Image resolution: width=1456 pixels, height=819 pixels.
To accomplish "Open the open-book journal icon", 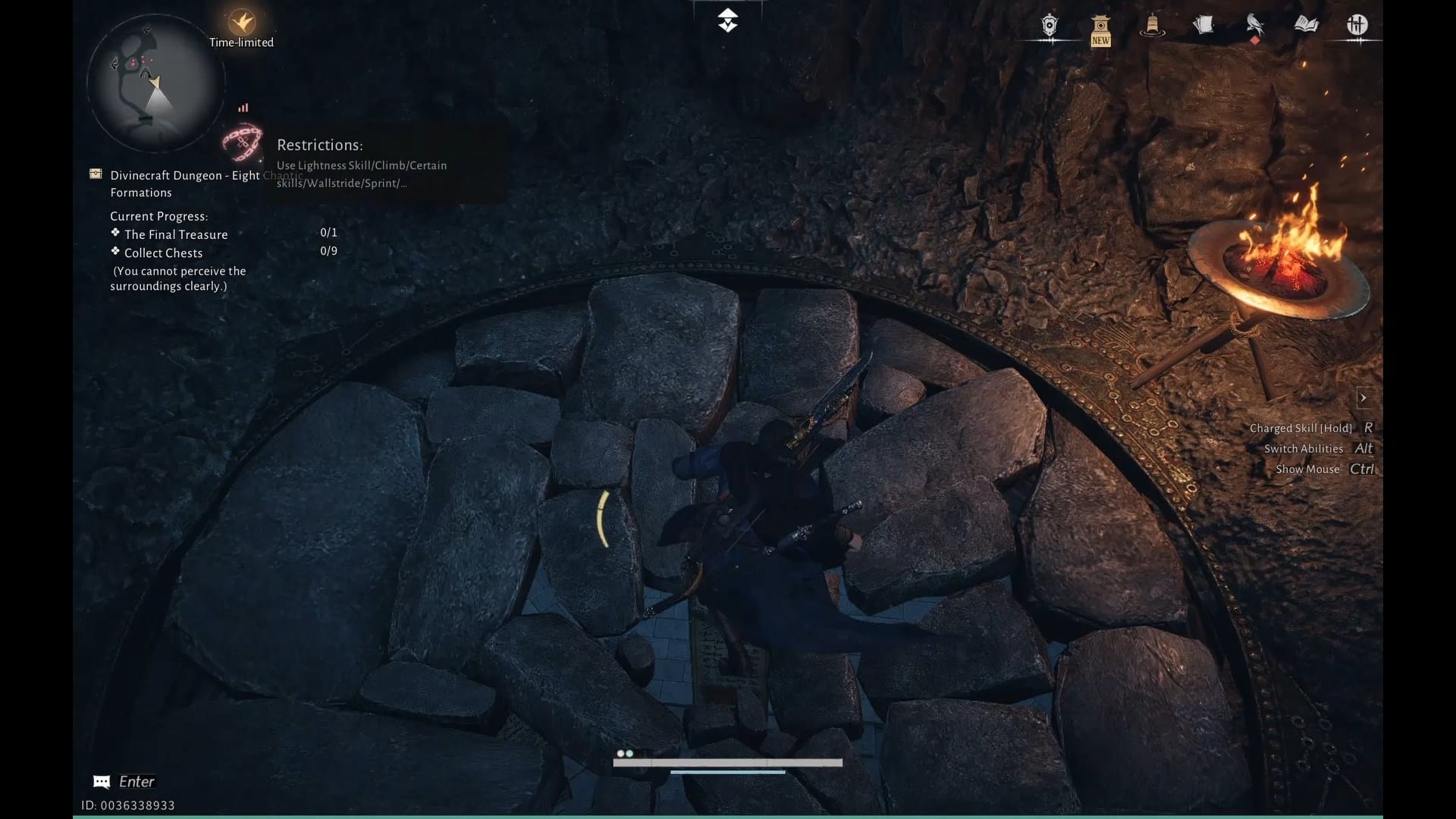I will coord(1306,25).
